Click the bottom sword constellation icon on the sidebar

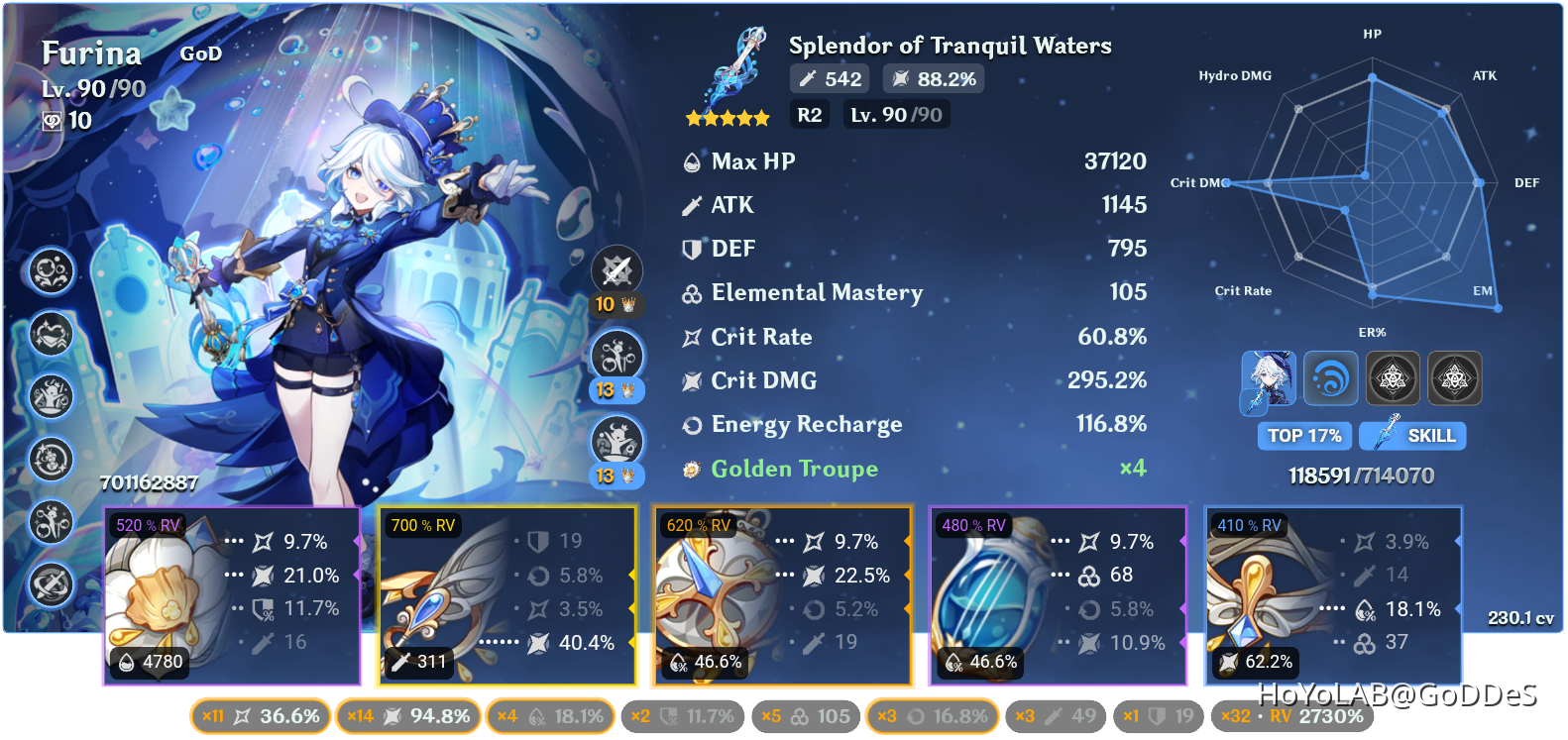pos(52,585)
